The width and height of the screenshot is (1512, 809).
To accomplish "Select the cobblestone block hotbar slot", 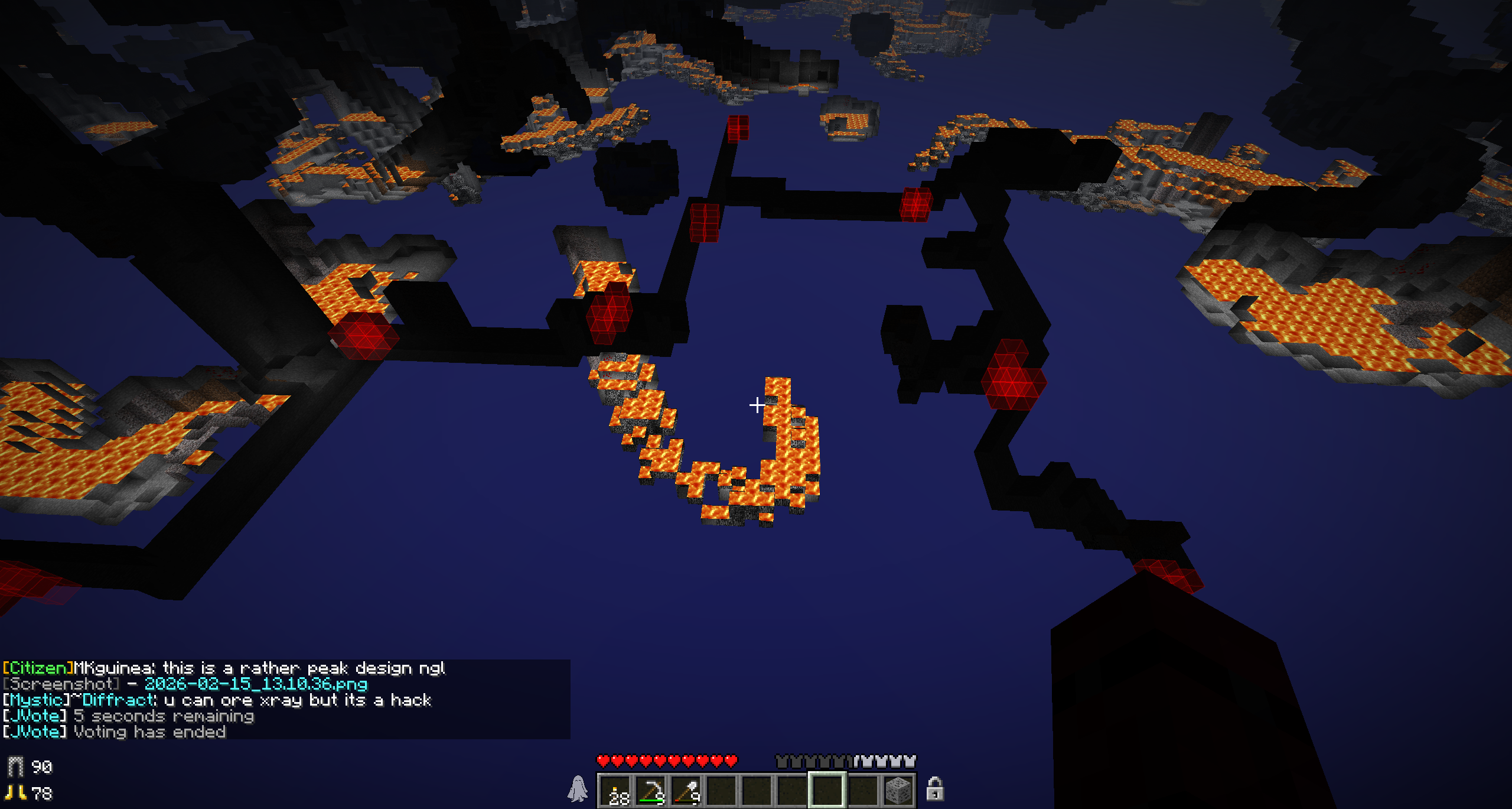I will [898, 791].
